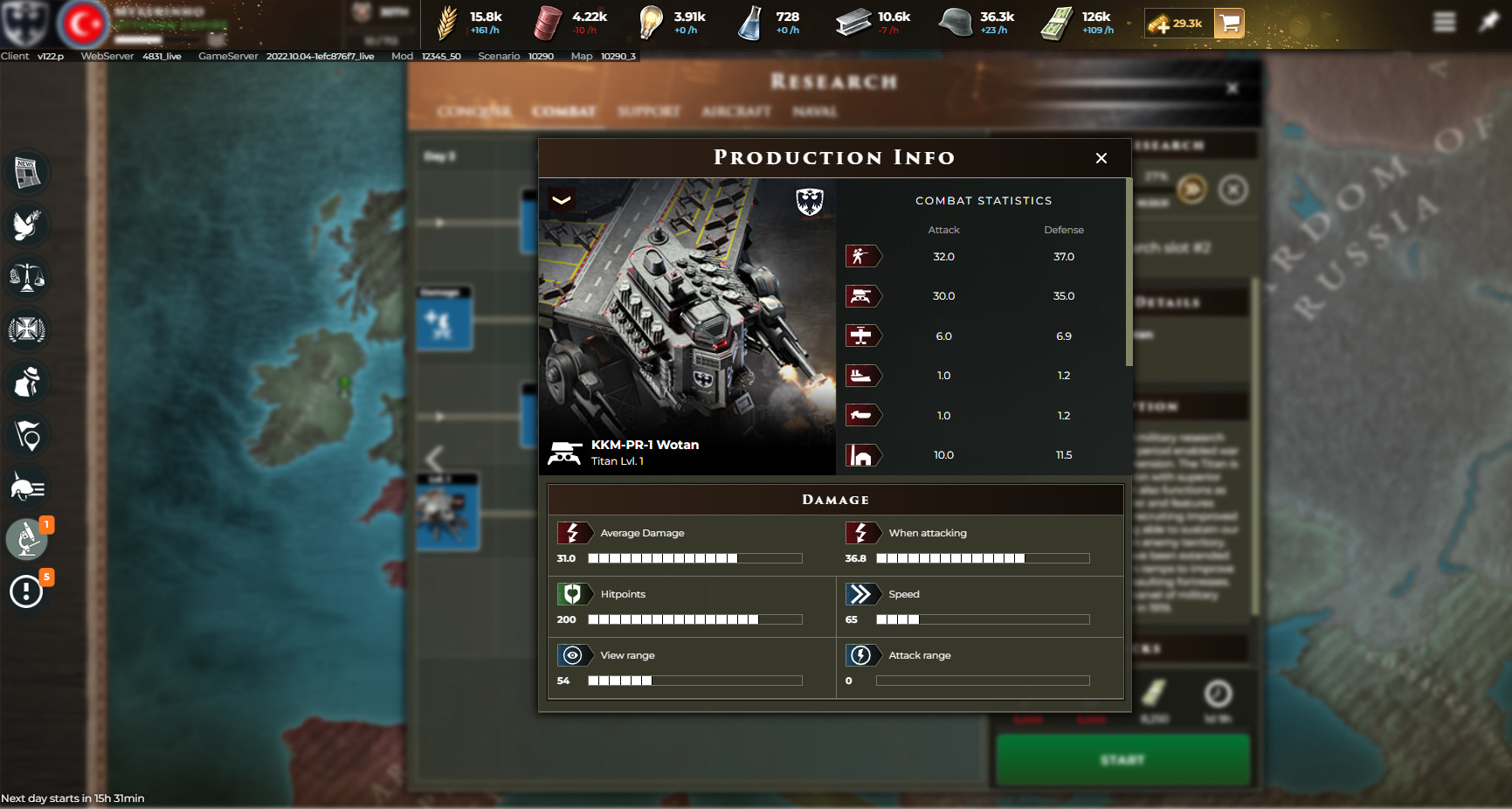Open the Newspaper panel
Viewport: 1512px width, 809px height.
click(27, 173)
